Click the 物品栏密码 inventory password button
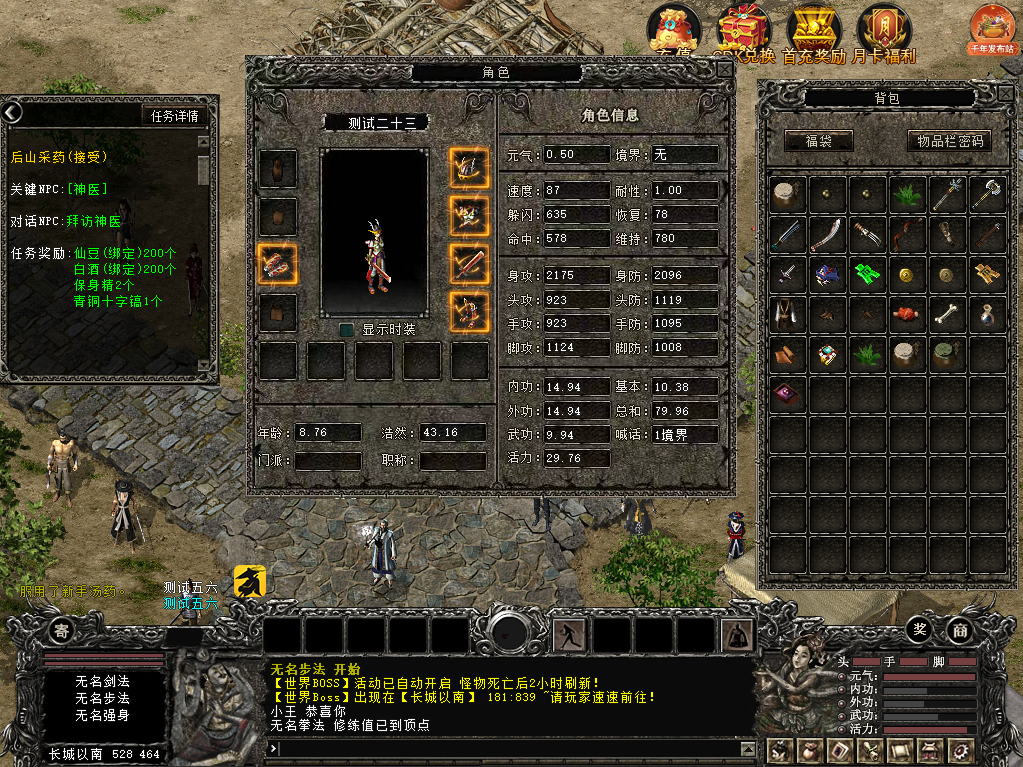The image size is (1023, 767). coord(949,141)
